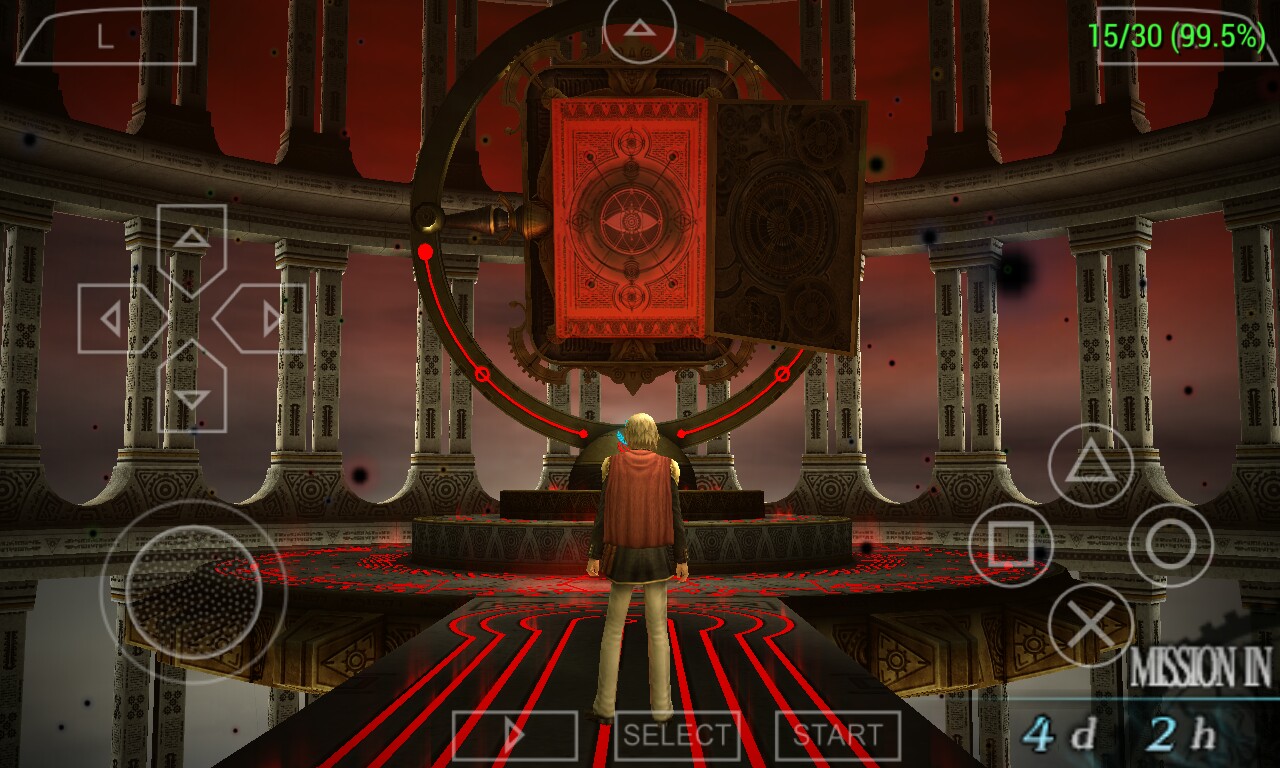1280x768 pixels.
Task: Tap the L shoulder button overlay
Action: tap(106, 37)
